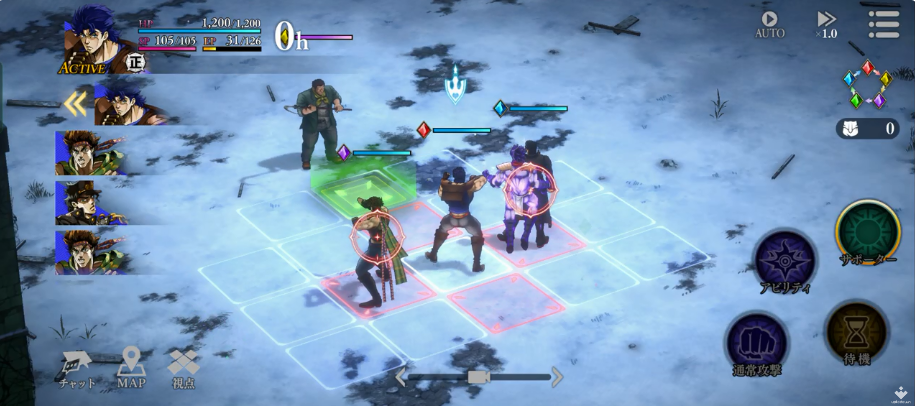This screenshot has height=406, width=915.
Task: Click the camera rotation slider handle
Action: pyautogui.click(x=478, y=376)
